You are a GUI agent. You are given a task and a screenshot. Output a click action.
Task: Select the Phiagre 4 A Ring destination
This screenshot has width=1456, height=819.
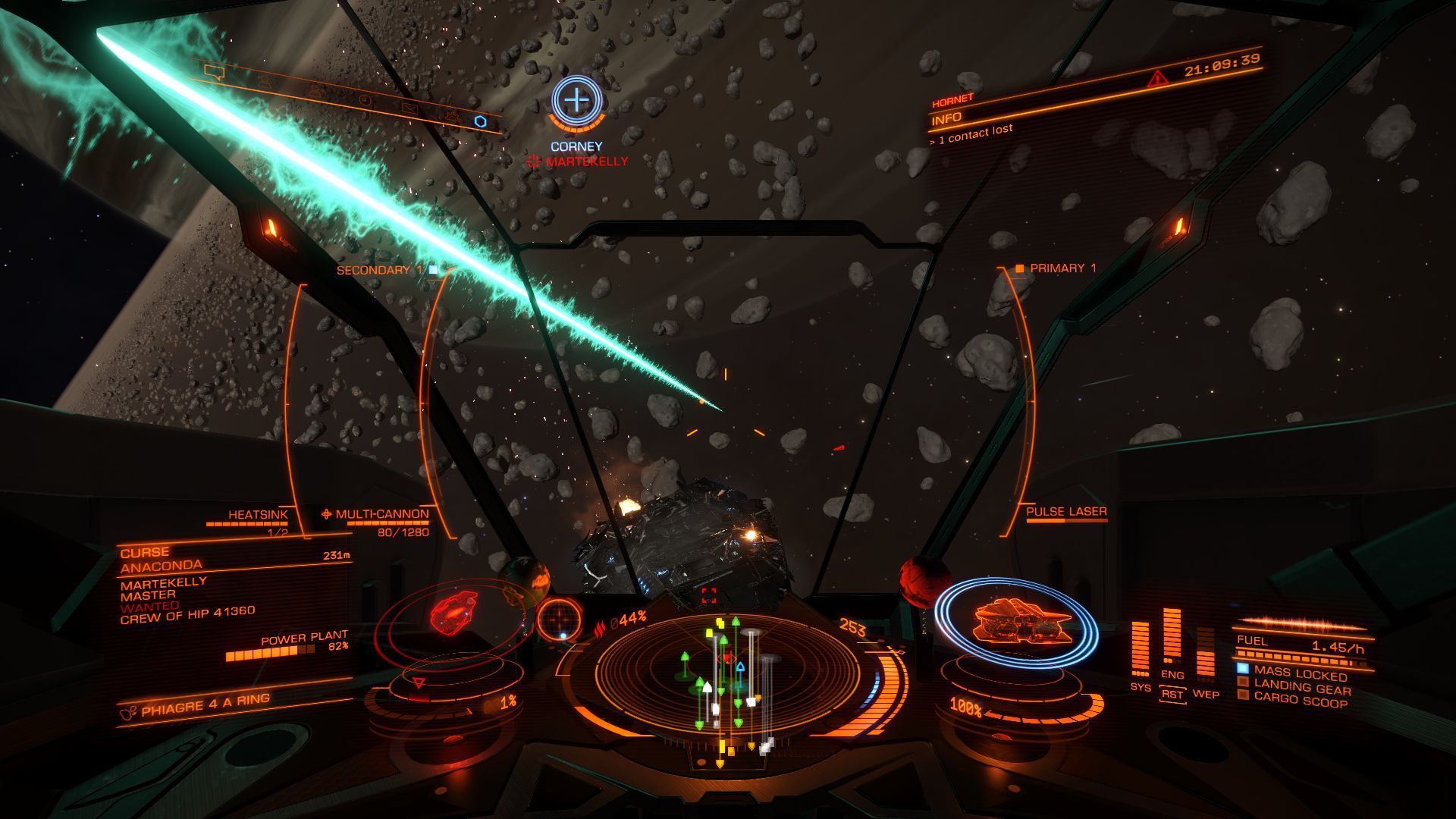(205, 705)
